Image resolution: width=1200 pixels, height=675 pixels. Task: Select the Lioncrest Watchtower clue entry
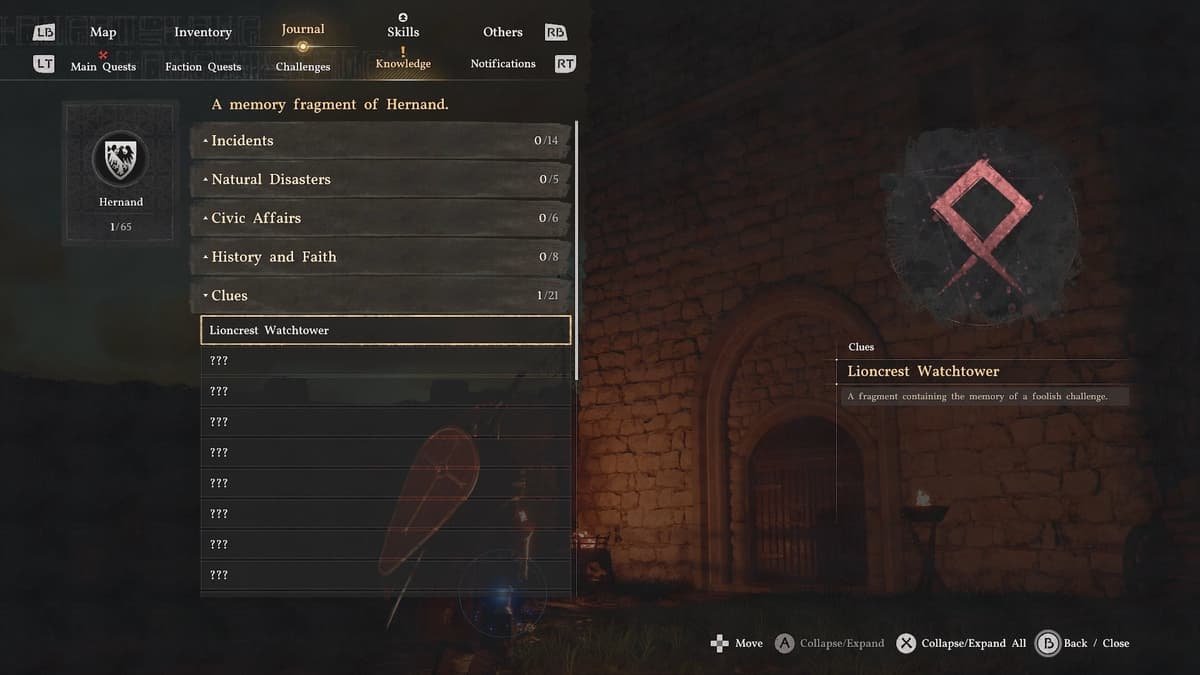click(x=386, y=330)
